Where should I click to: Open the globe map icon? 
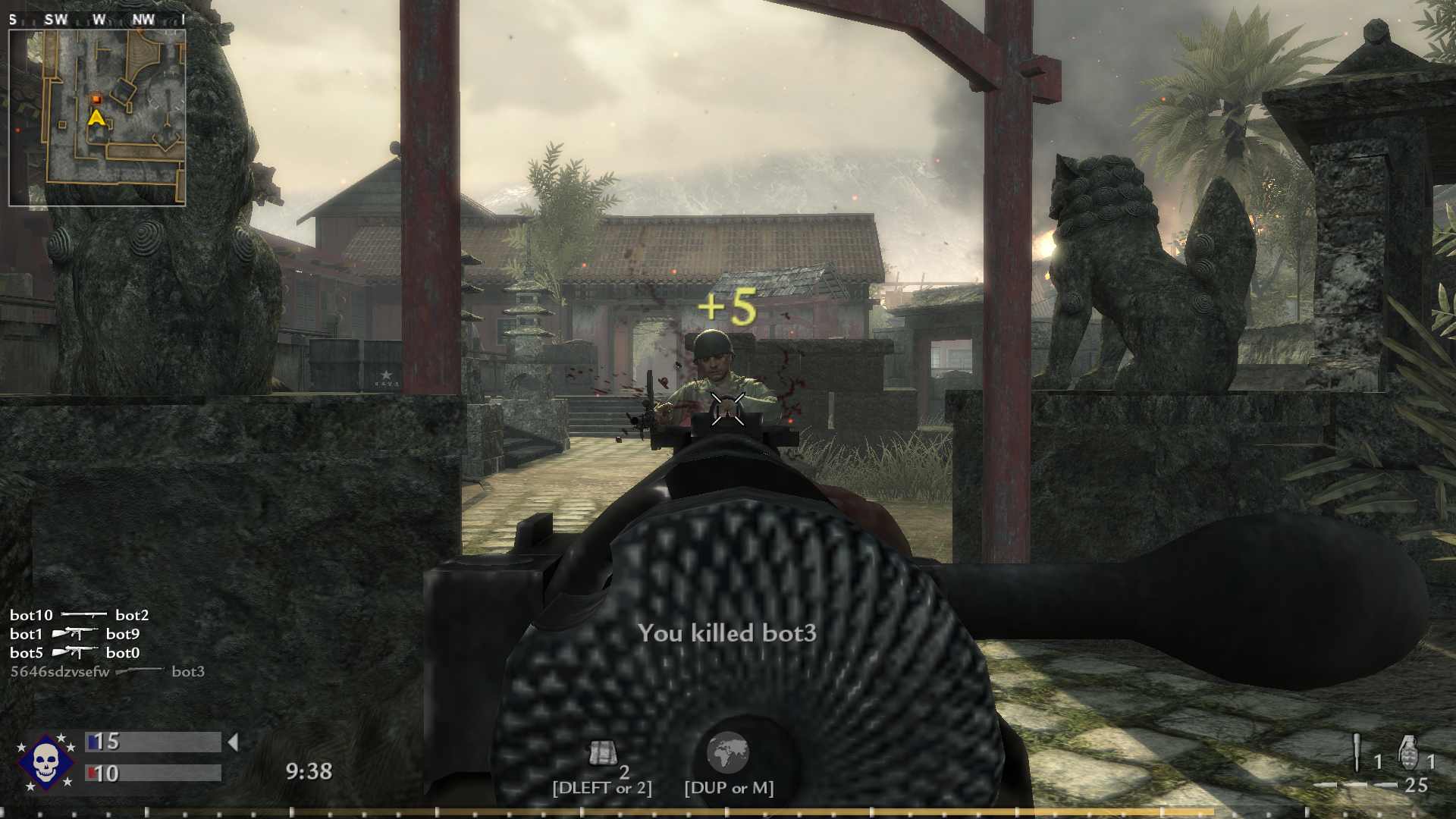728,752
